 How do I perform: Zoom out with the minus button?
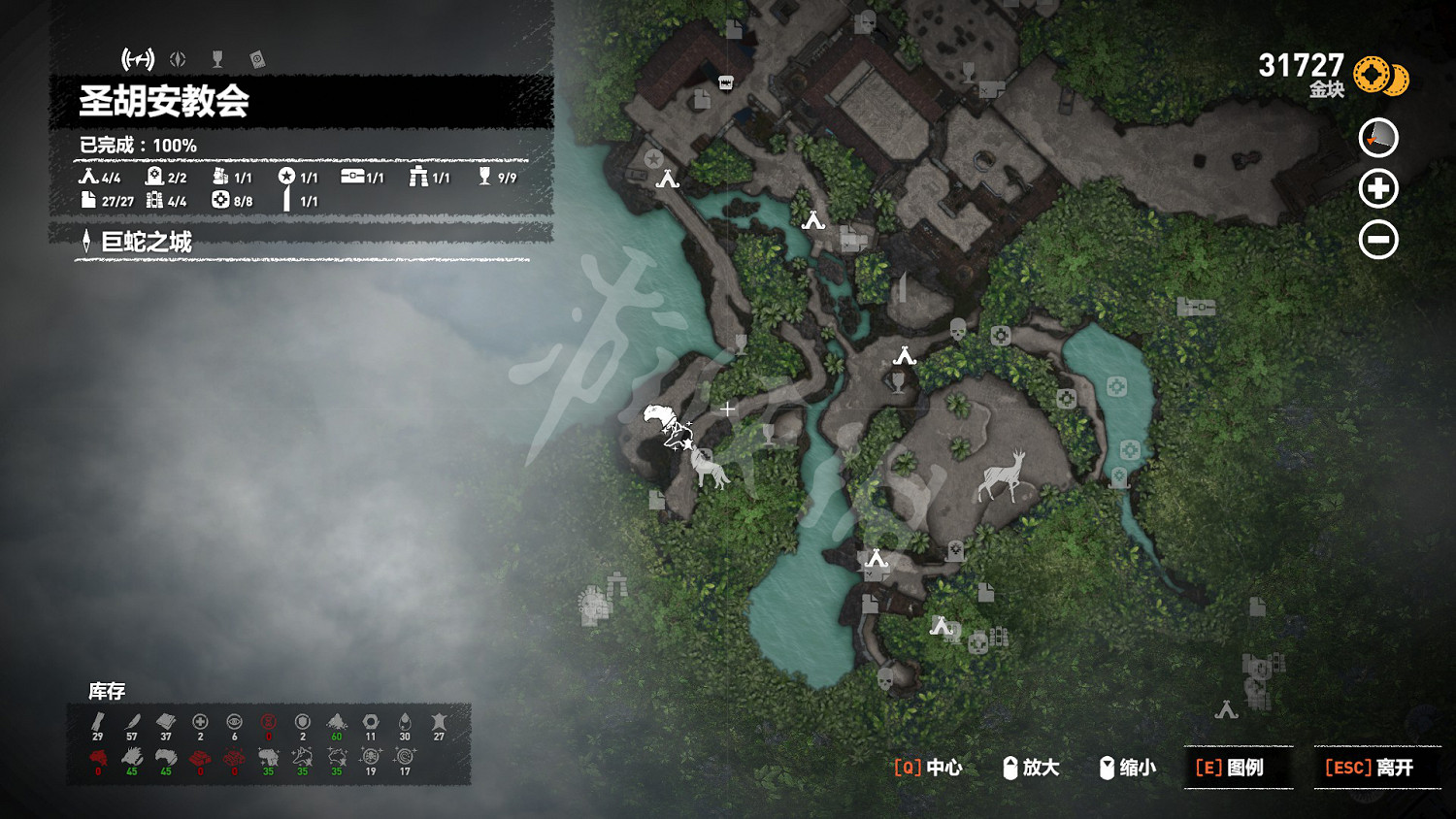pos(1378,239)
